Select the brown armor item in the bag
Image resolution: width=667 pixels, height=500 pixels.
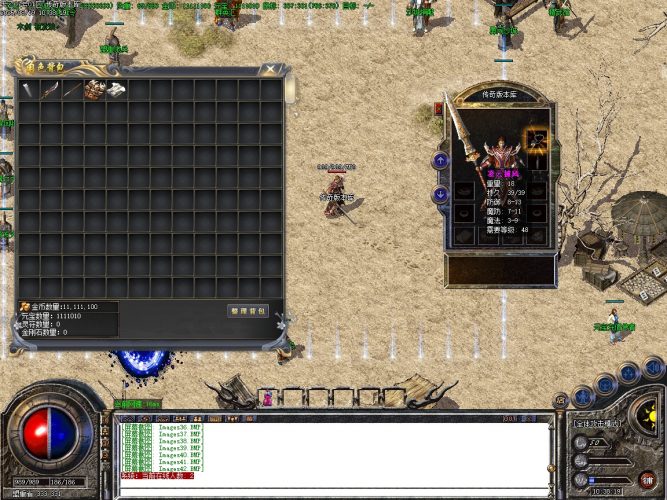(93, 89)
